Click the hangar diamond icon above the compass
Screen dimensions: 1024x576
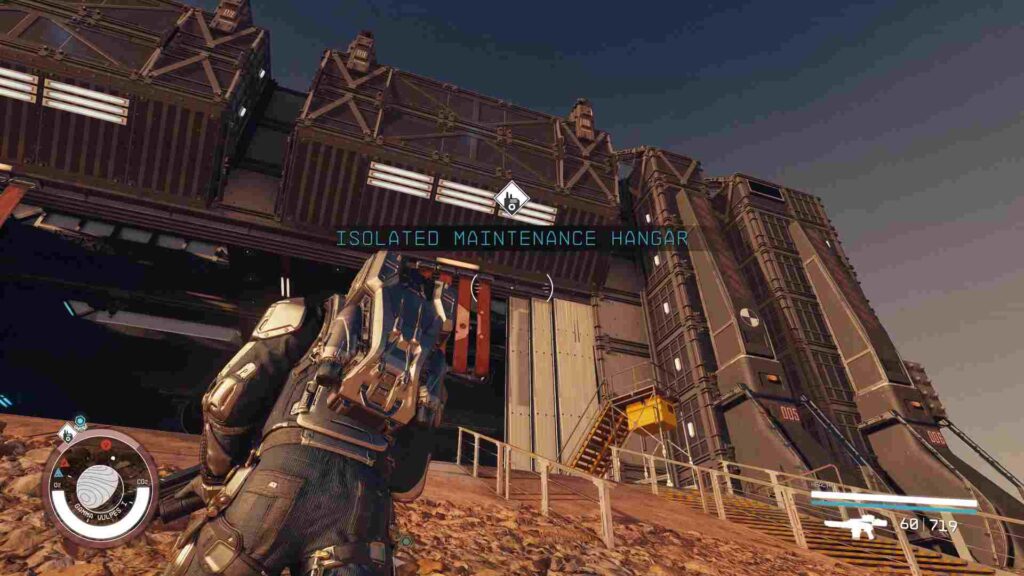tap(66, 432)
